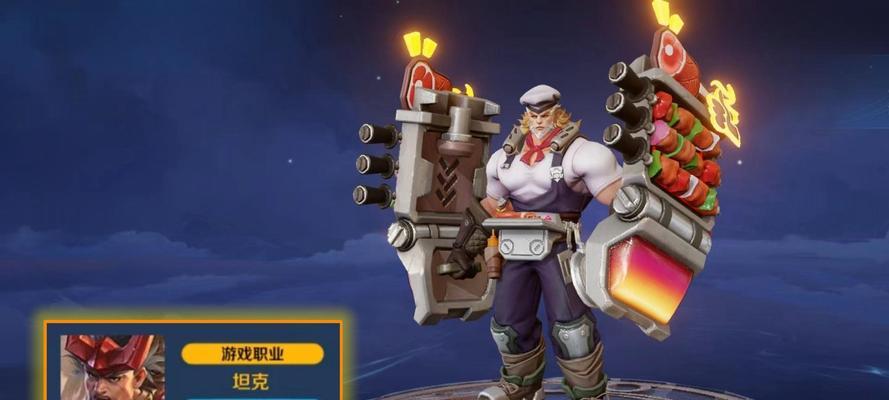889x400 pixels.
Task: Click the yellow 游戏职业 label
Action: click(x=252, y=354)
